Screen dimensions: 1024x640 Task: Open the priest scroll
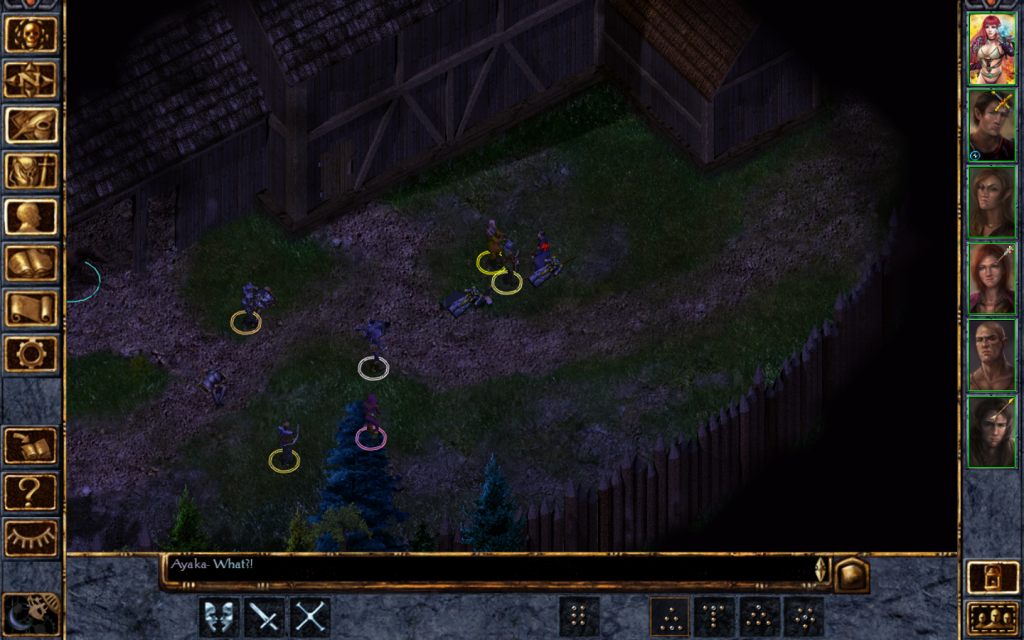point(31,308)
